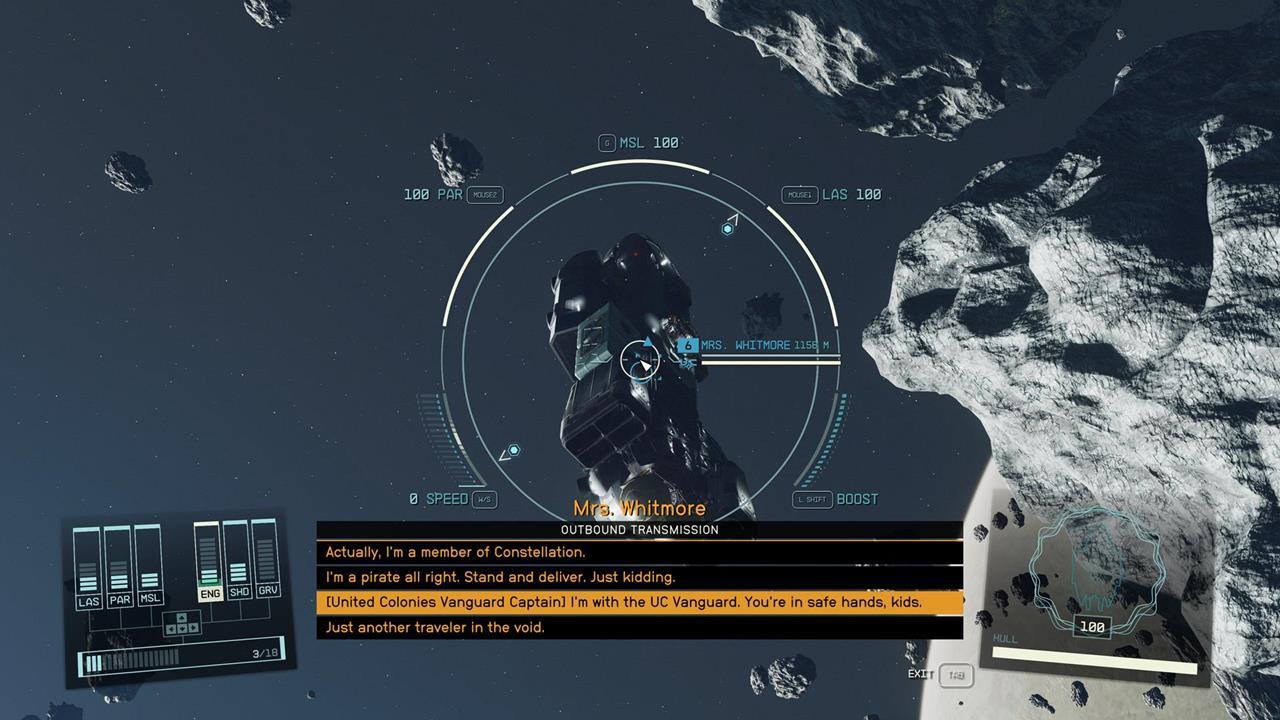The height and width of the screenshot is (720, 1280).
Task: Select the GRV power allocation column
Action: point(266,563)
